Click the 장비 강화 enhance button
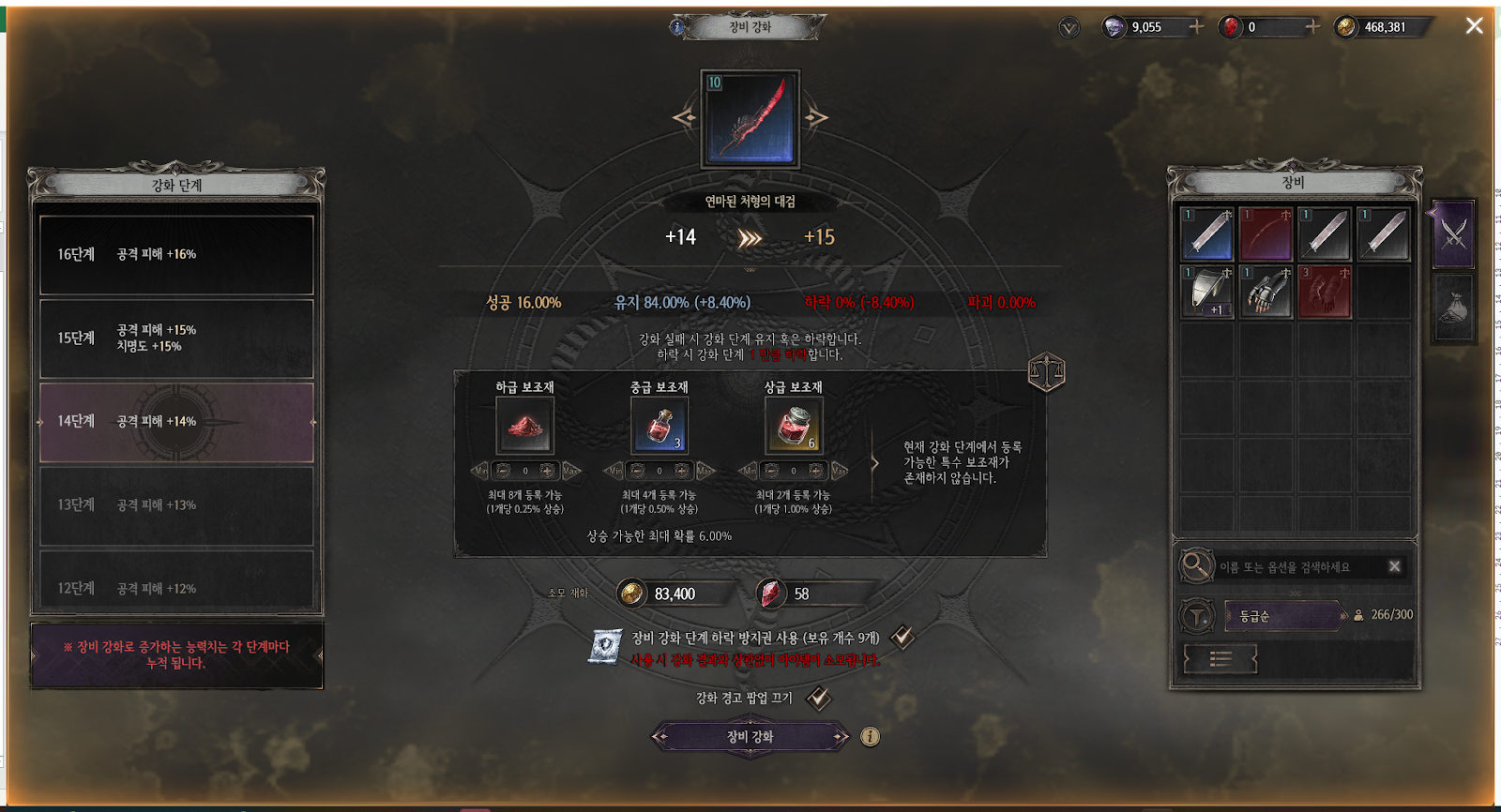This screenshot has height=812, width=1501. coord(750,737)
